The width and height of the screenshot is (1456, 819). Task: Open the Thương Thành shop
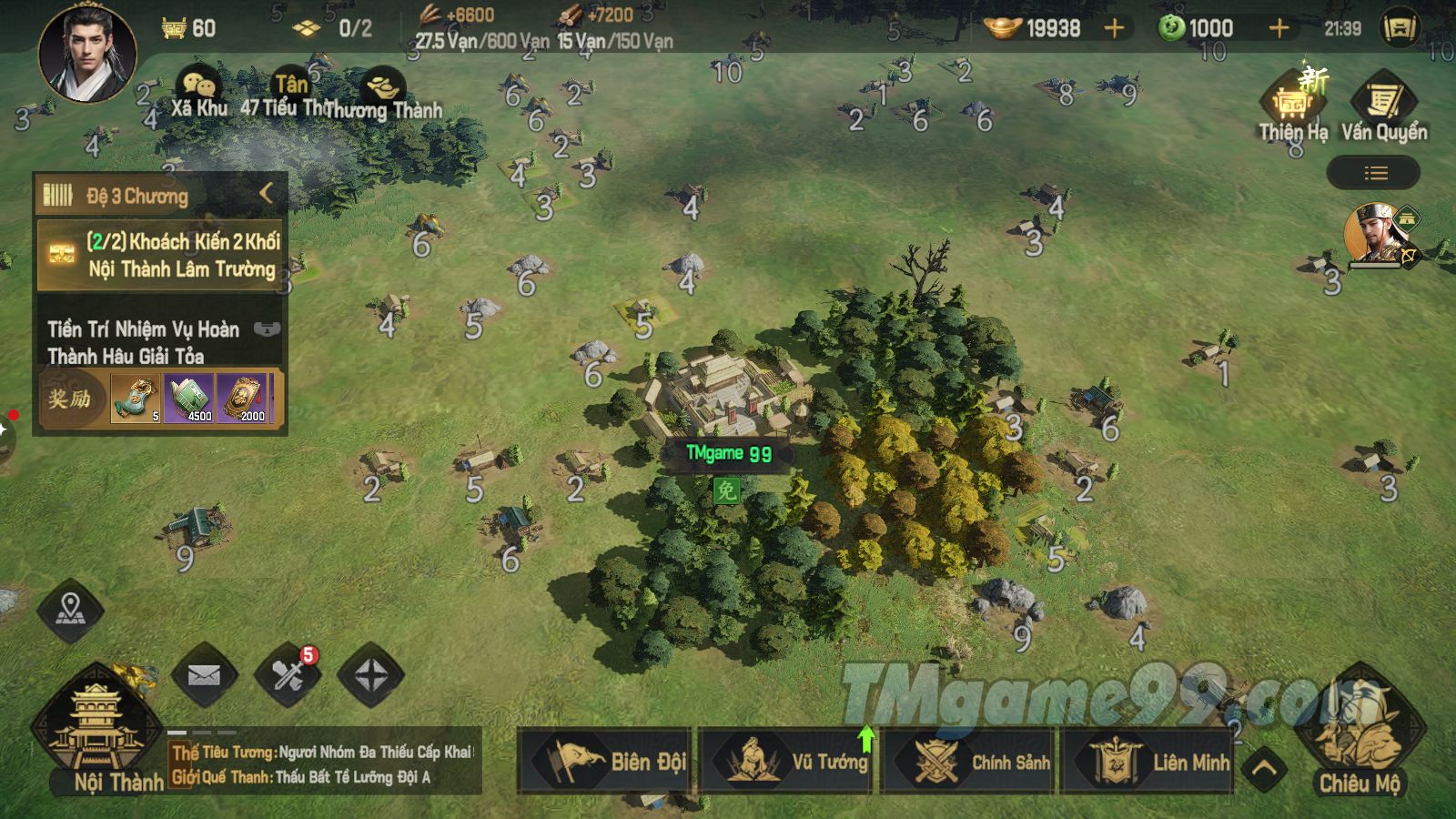(x=382, y=93)
